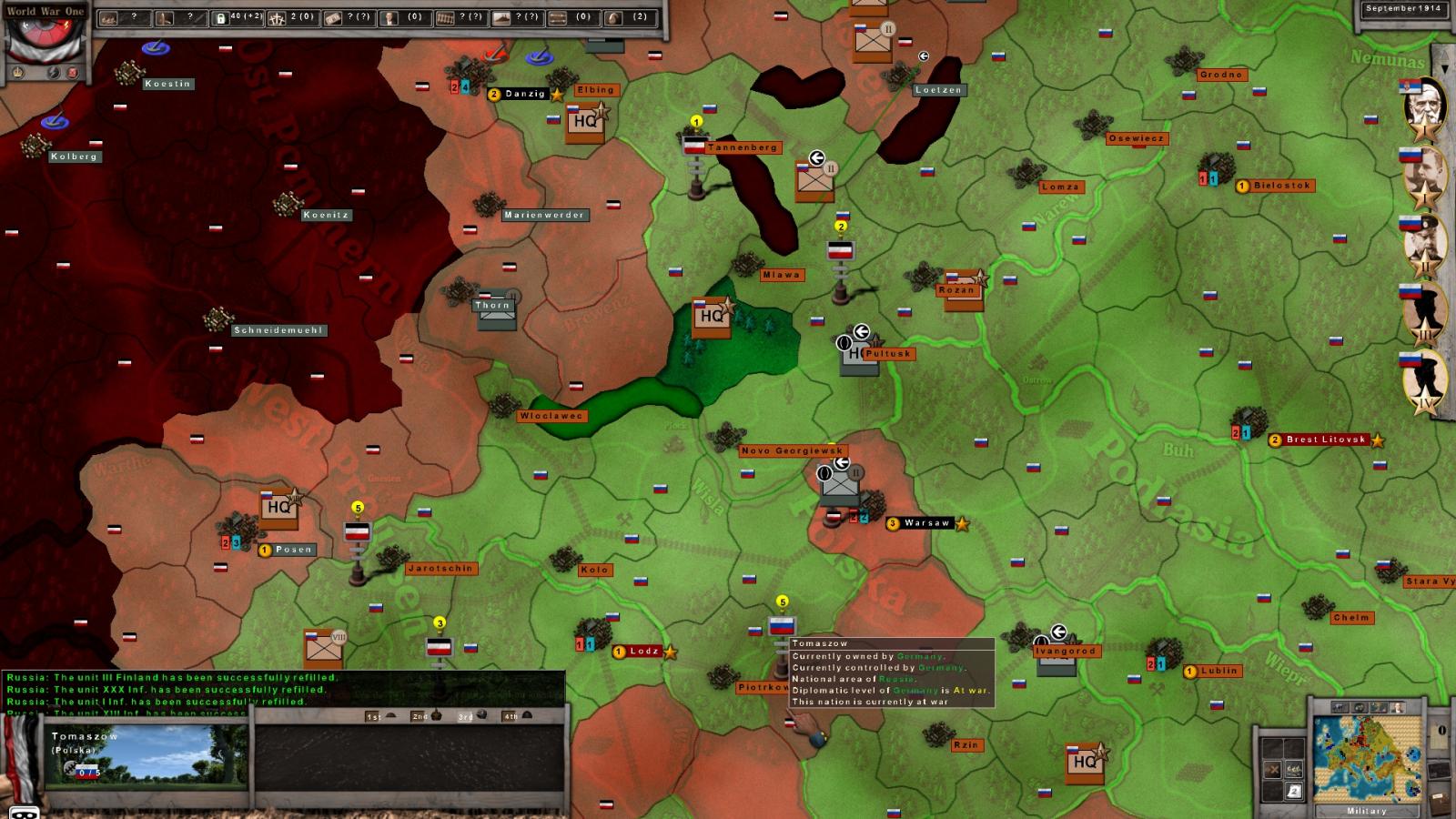1456x819 pixels.
Task: Click the crossed swords icon beside the minimap
Action: [1273, 770]
